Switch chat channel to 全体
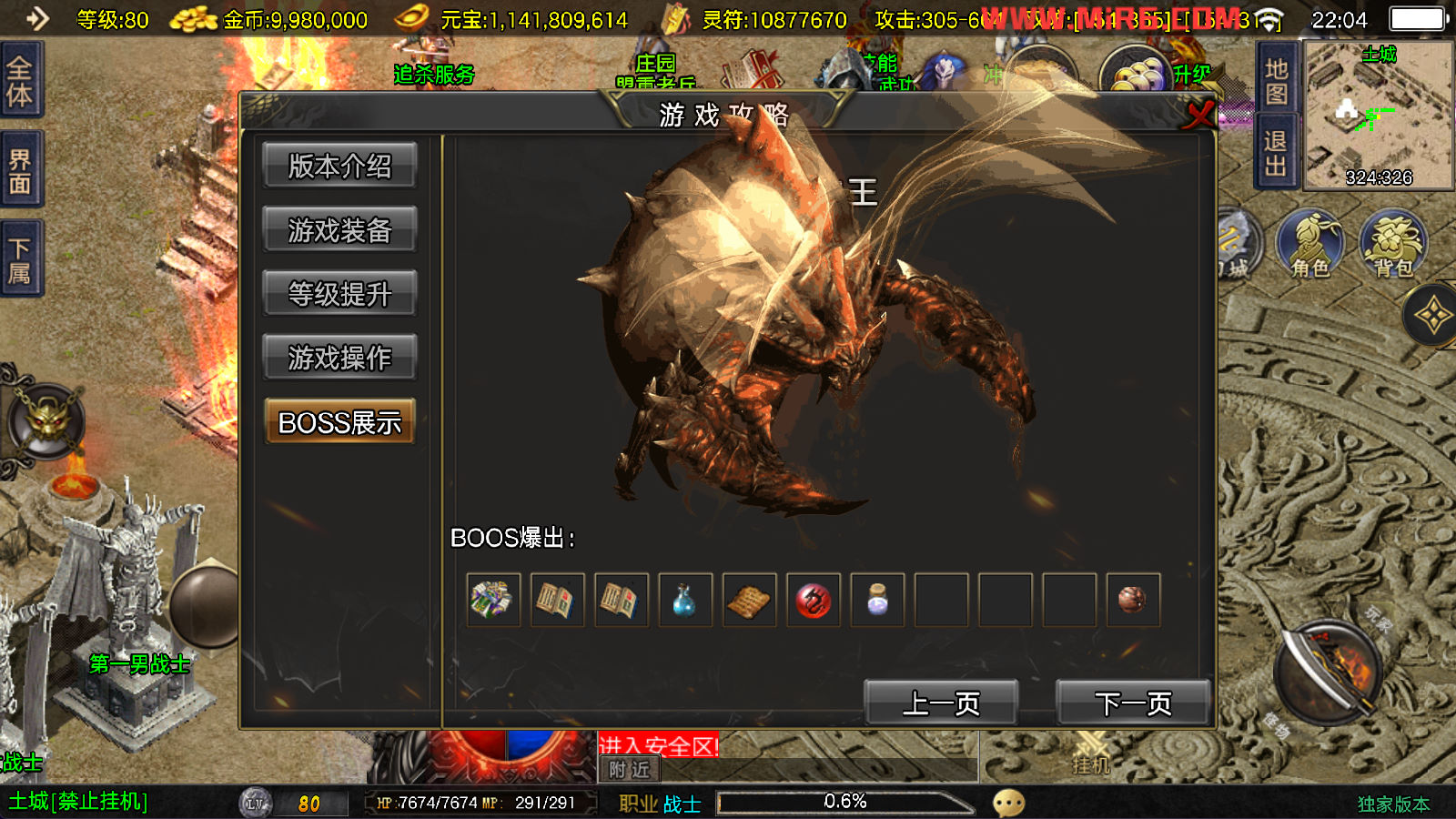Image resolution: width=1456 pixels, height=819 pixels. (x=20, y=82)
